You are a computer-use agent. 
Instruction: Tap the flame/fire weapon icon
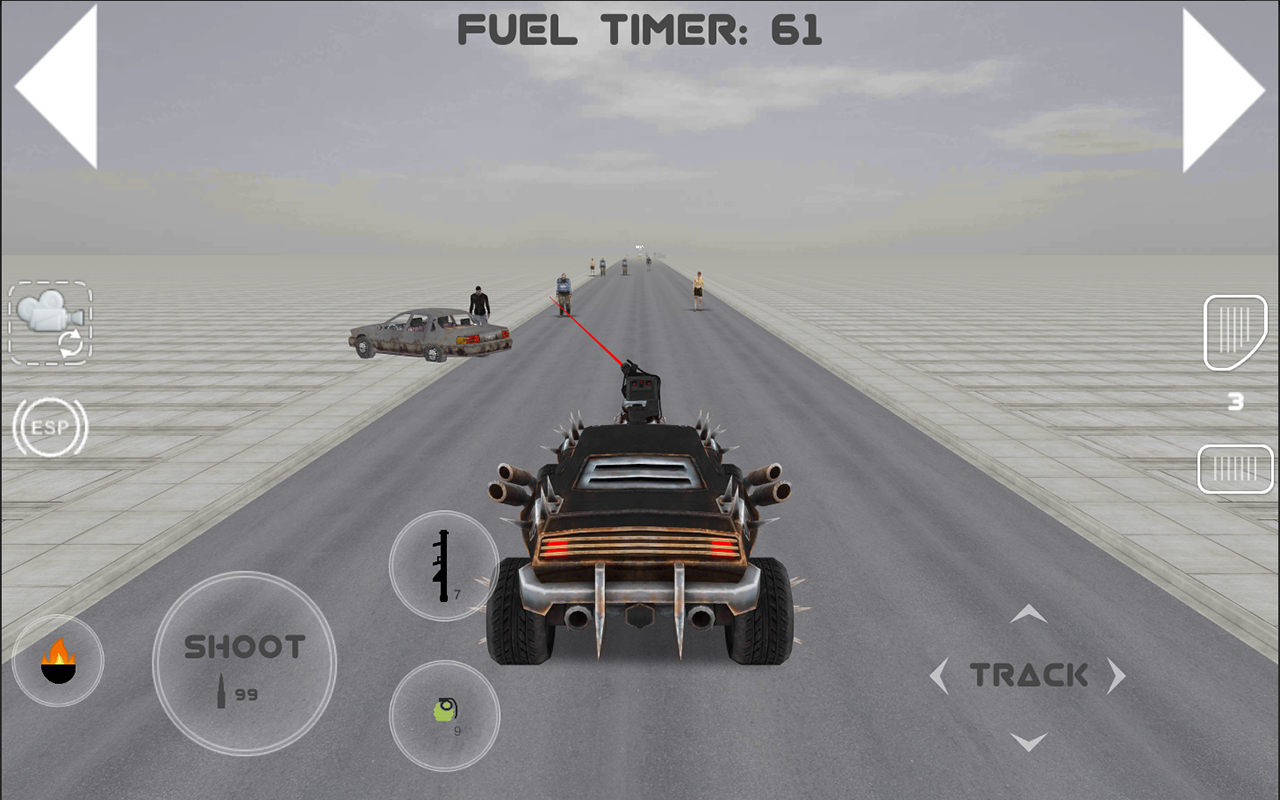click(x=57, y=659)
